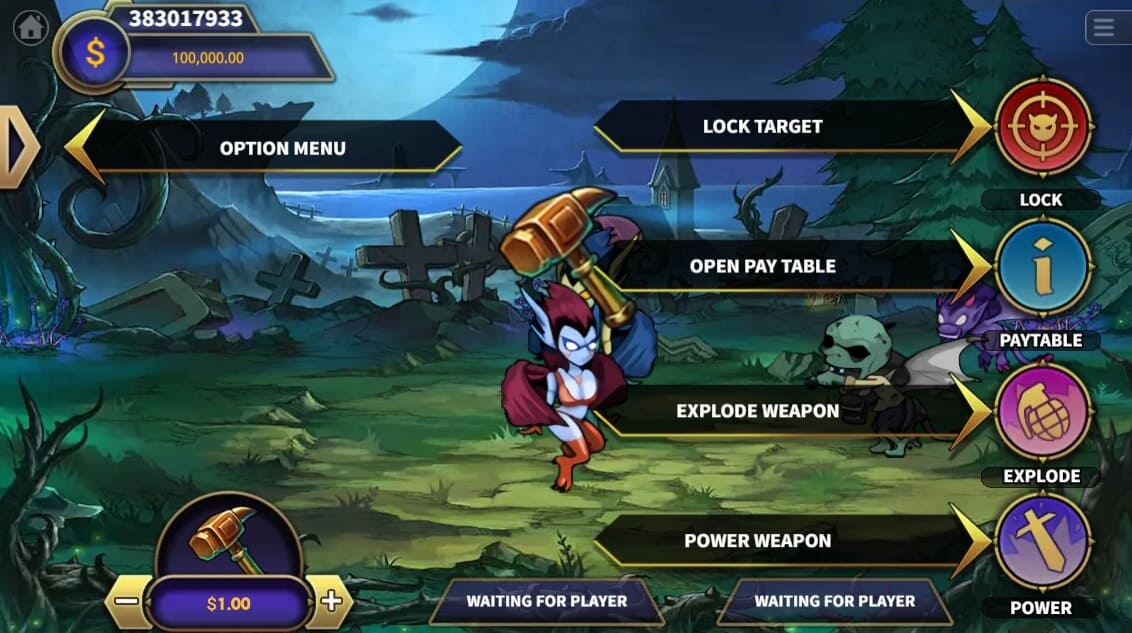This screenshot has width=1132, height=633.
Task: Open the hamburger menu button
Action: (x=1104, y=28)
